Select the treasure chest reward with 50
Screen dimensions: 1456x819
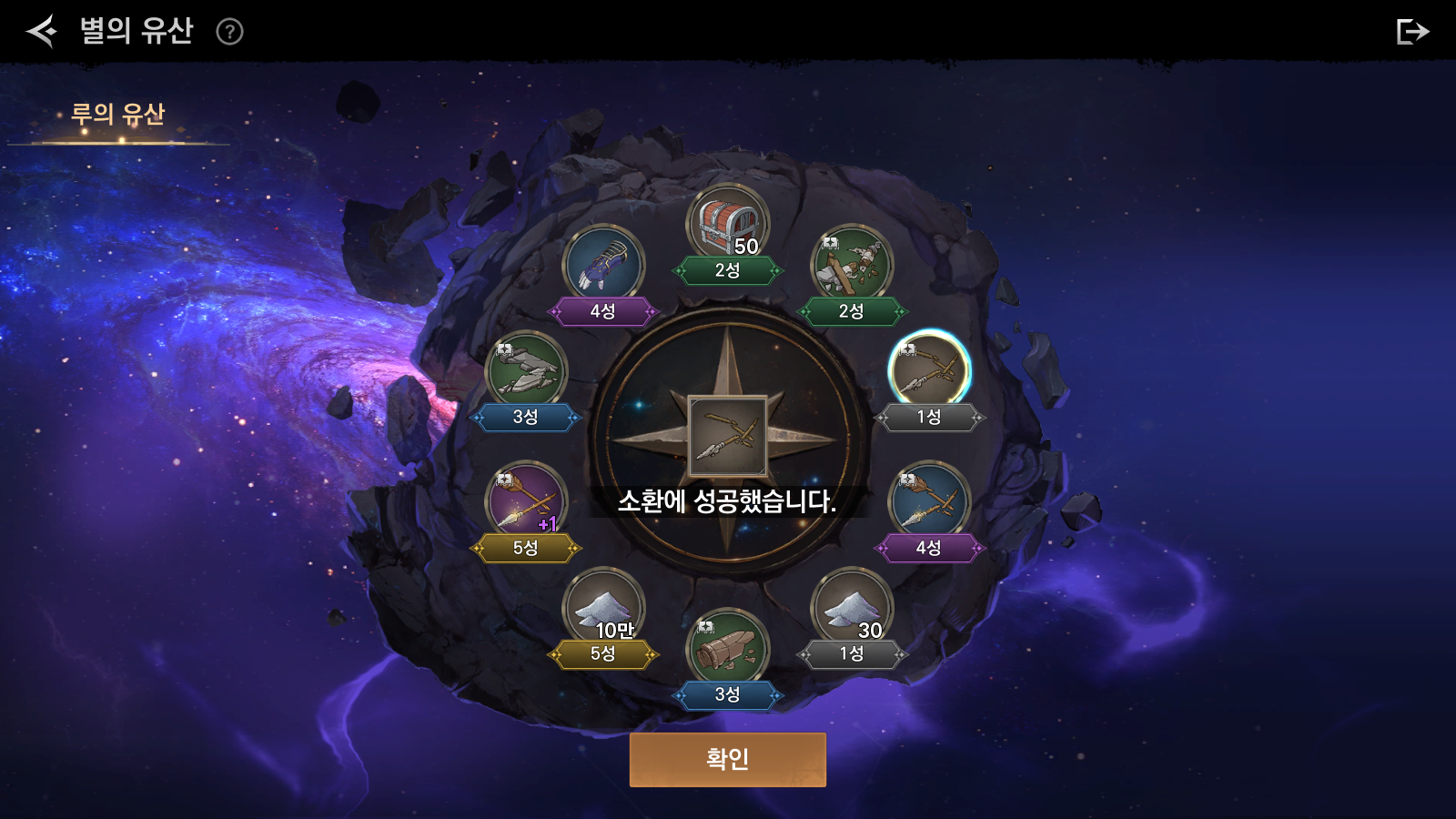727,225
